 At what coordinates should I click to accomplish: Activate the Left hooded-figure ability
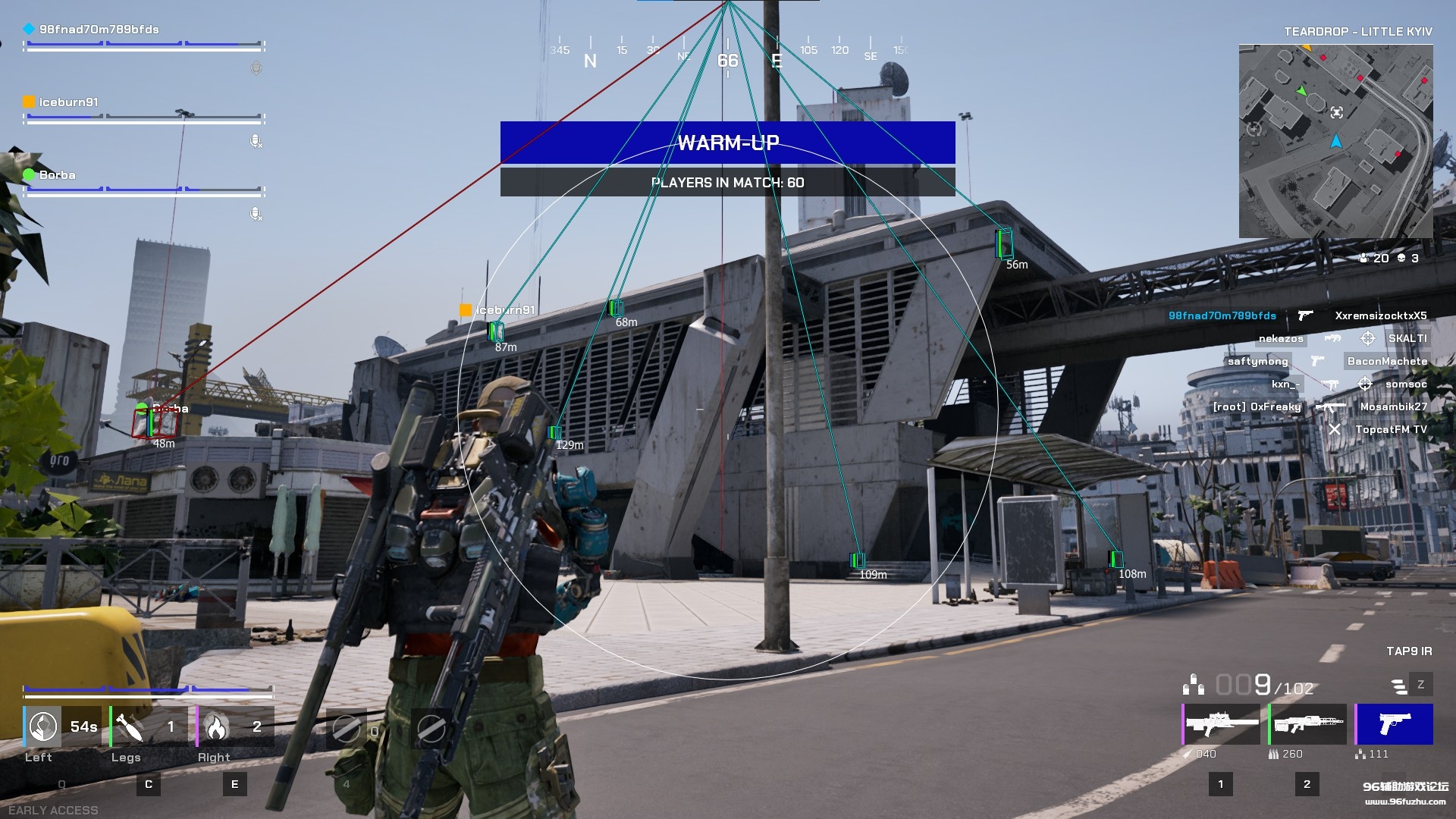[43, 726]
